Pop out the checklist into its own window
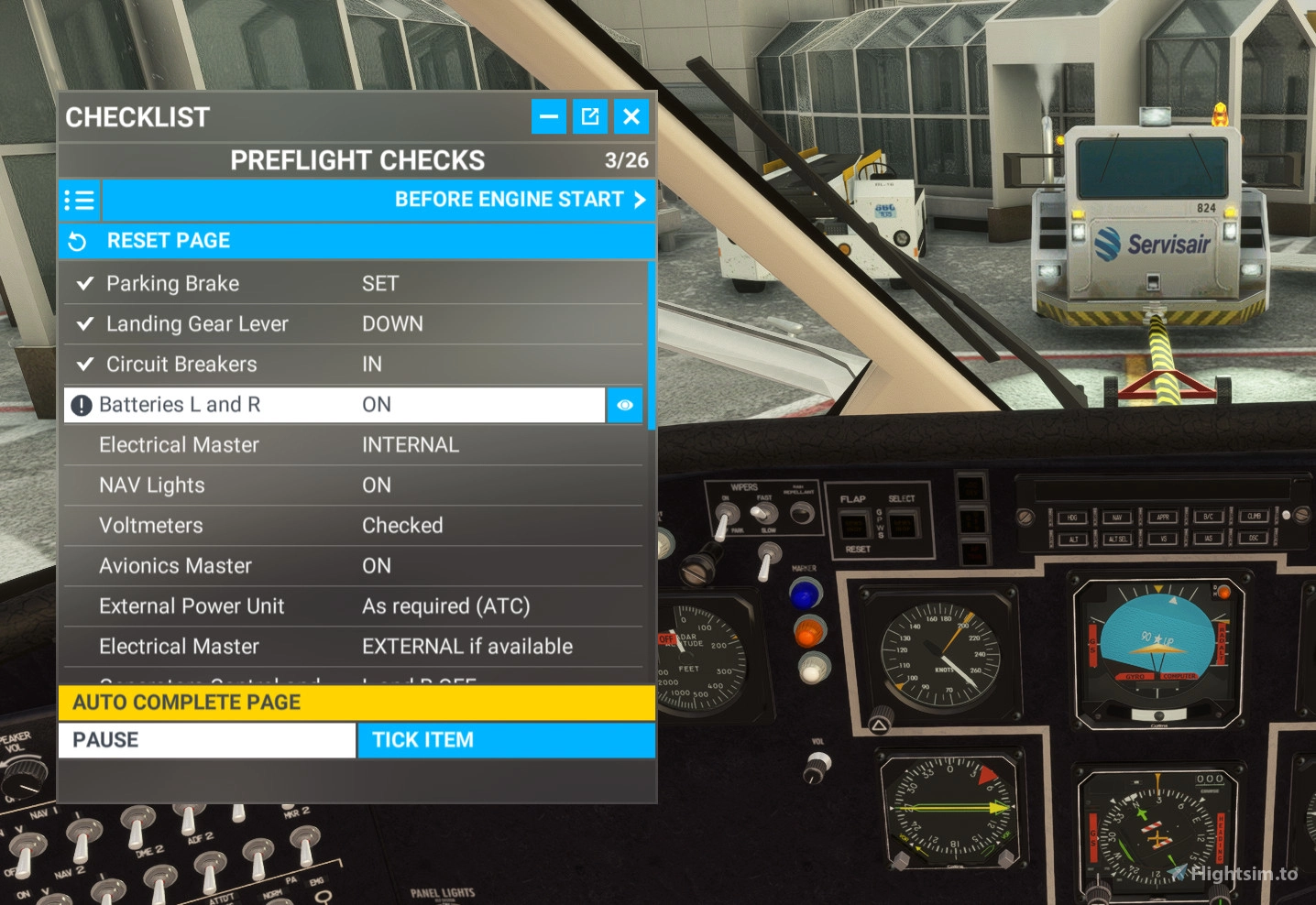This screenshot has height=905, width=1316. [590, 116]
